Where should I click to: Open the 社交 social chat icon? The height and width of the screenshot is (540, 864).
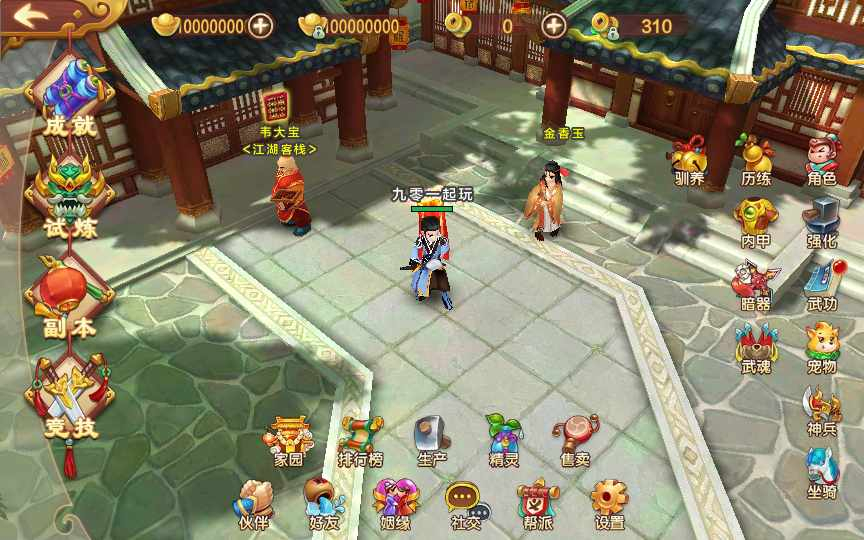click(x=465, y=503)
